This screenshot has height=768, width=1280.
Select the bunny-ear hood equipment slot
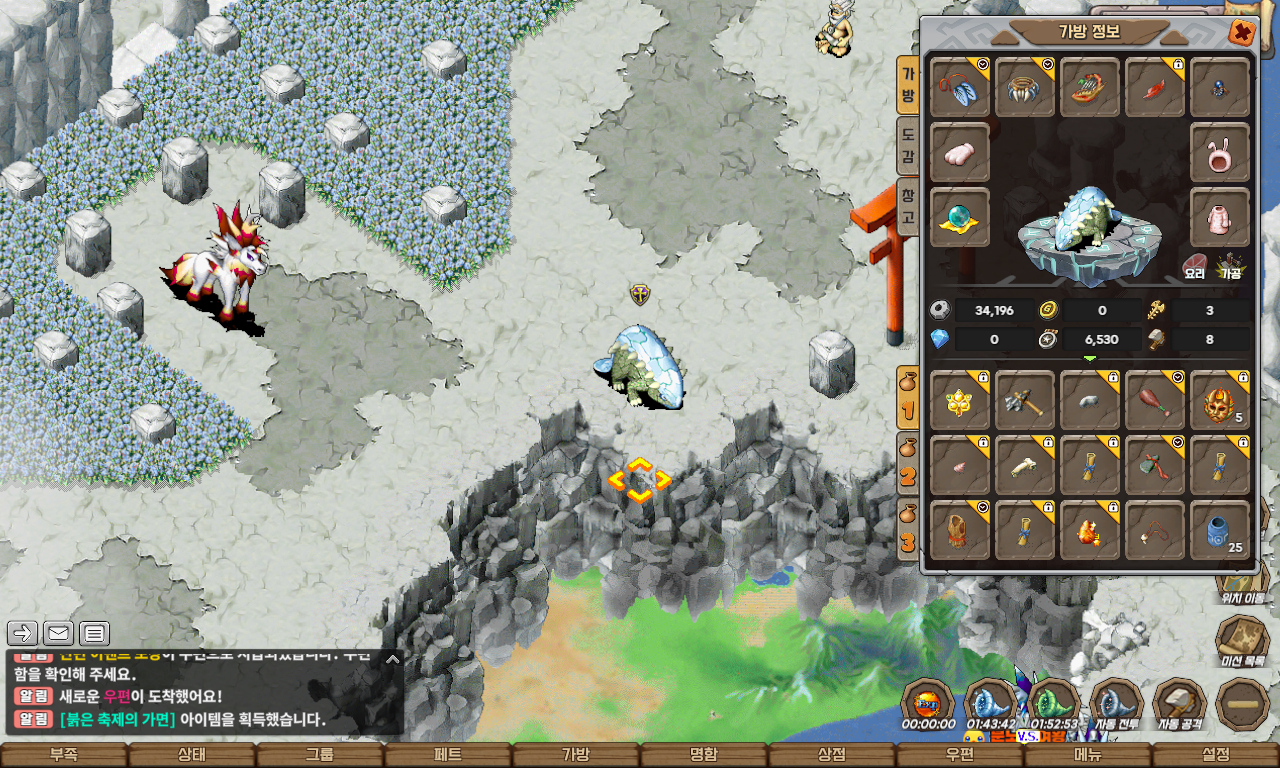pyautogui.click(x=1220, y=153)
